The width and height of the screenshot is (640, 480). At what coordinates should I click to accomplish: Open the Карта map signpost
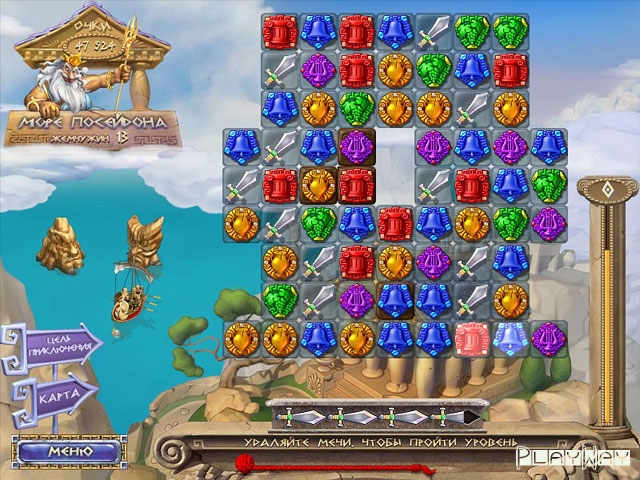(x=58, y=392)
